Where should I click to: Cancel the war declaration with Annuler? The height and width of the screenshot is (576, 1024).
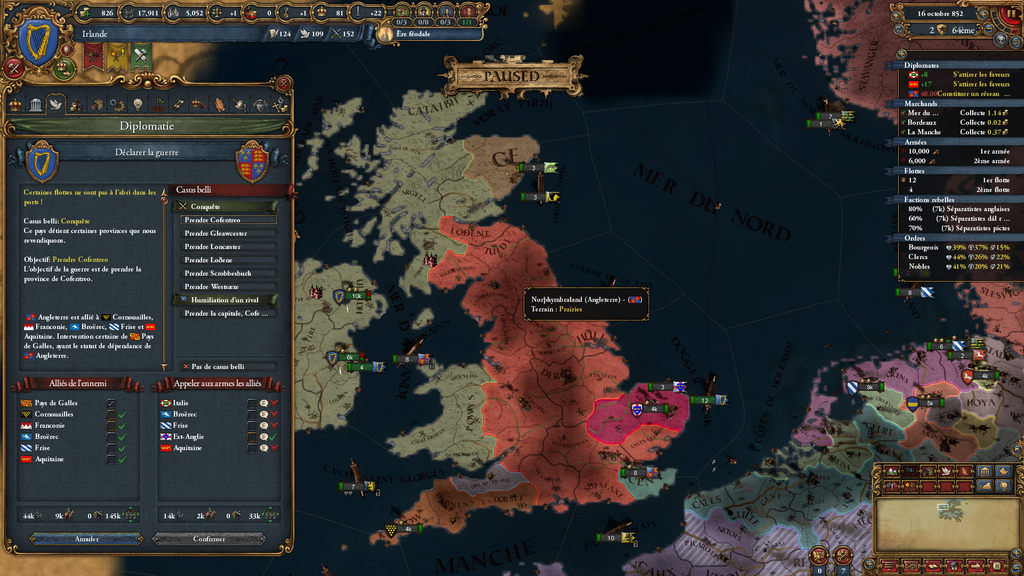pos(87,539)
